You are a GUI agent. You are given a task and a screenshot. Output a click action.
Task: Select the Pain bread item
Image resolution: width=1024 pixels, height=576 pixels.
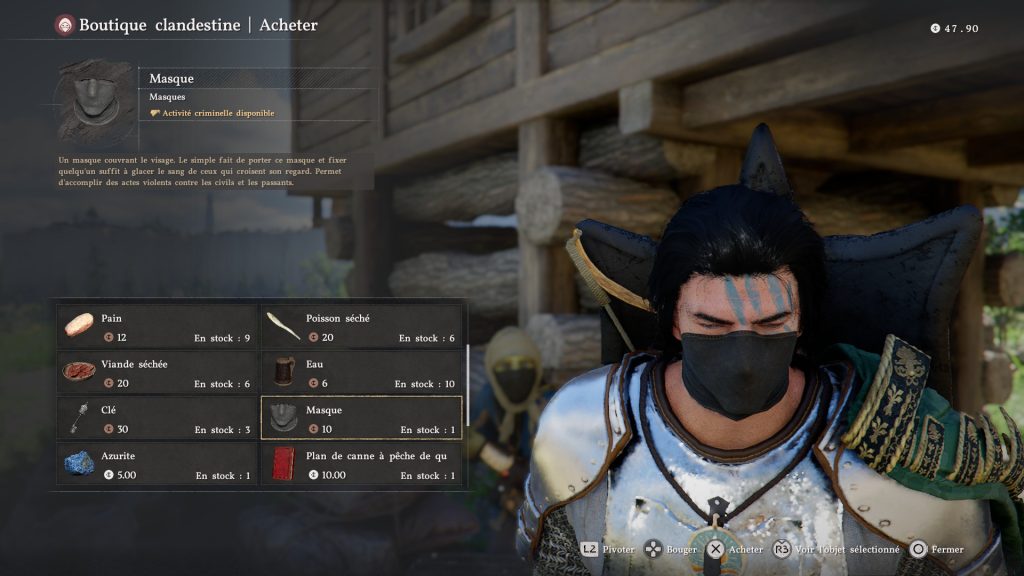point(158,326)
